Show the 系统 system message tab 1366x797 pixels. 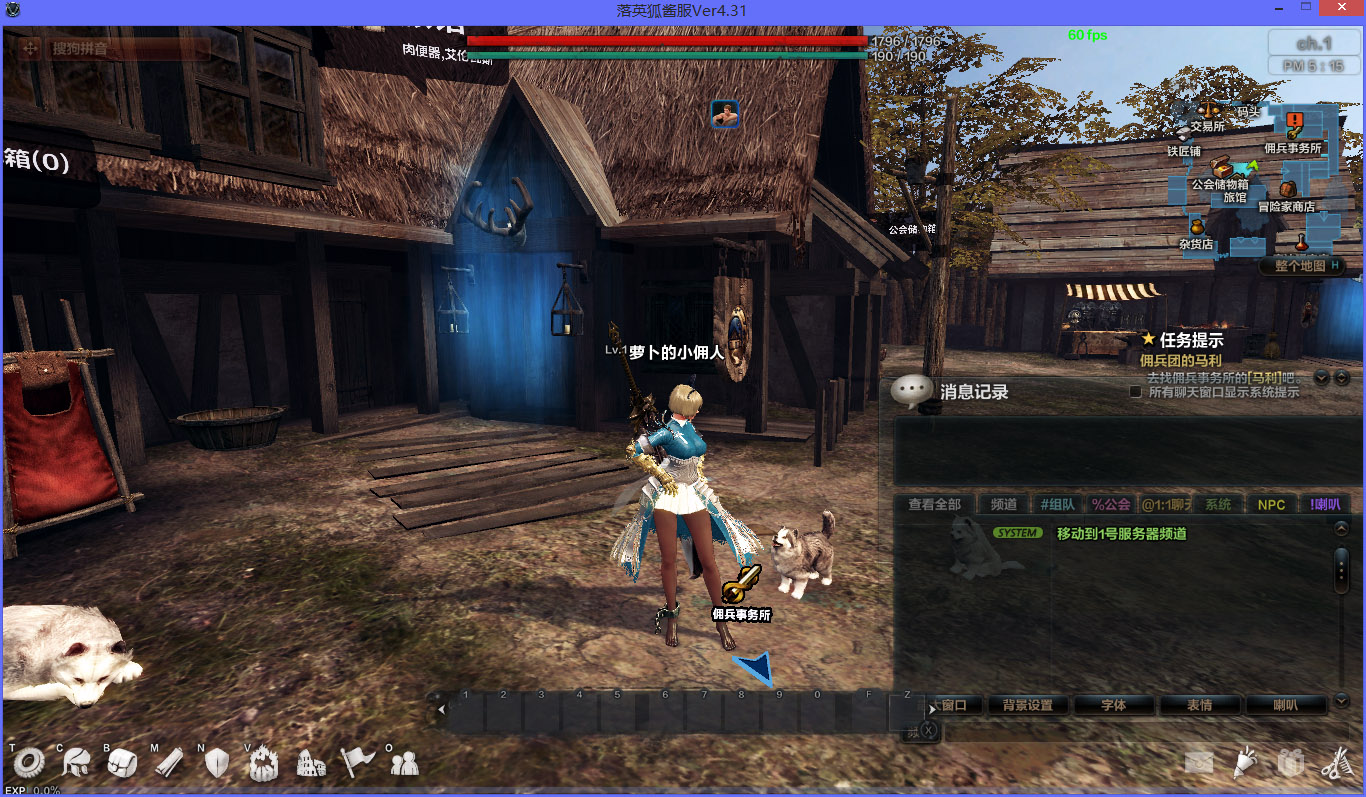coord(1217,505)
